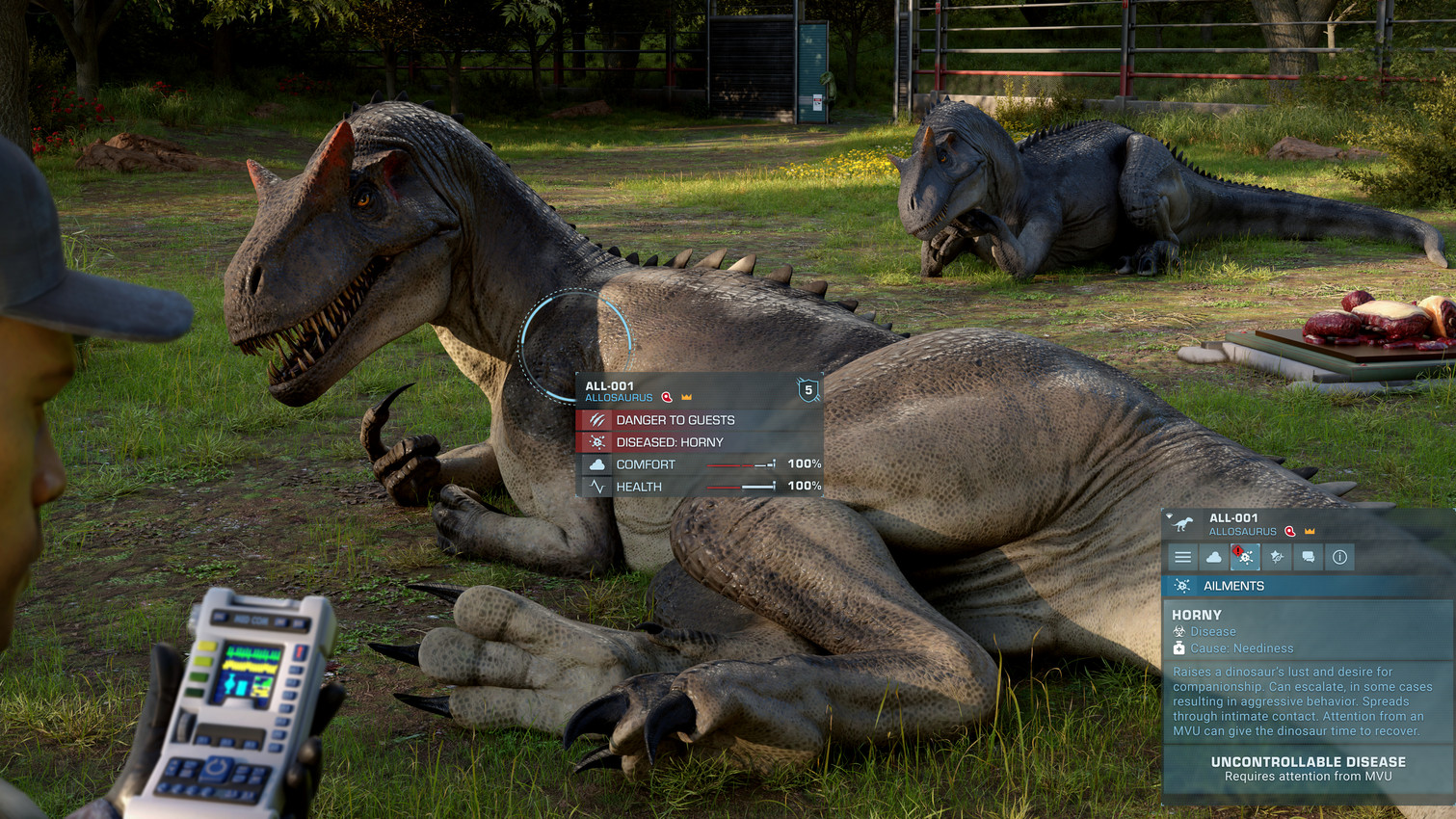Select the ailments tab with alert badge
This screenshot has width=1456, height=819.
[1245, 557]
